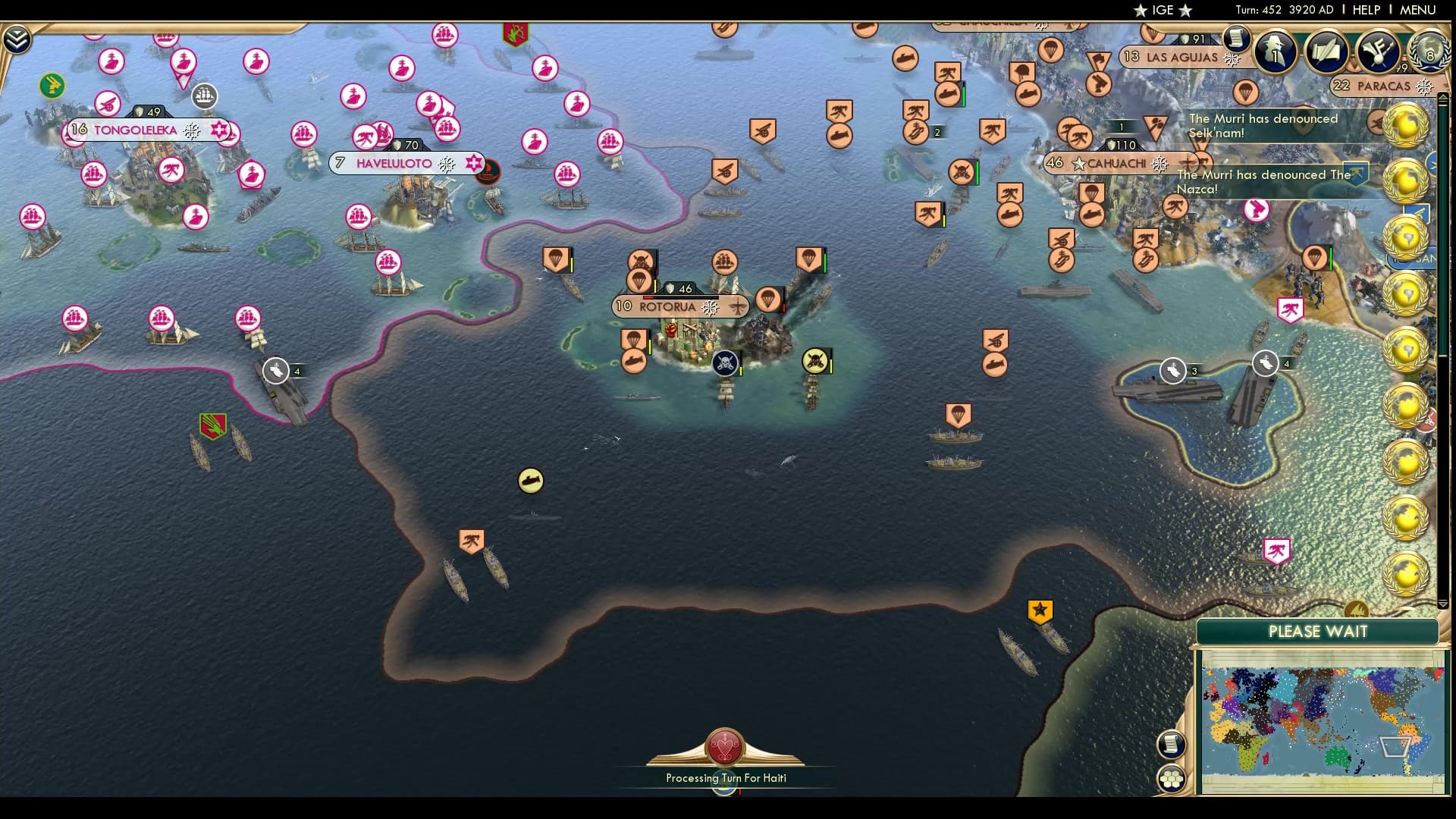Viewport: 1456px width, 819px height.
Task: Select the yellow submarine icon in the ocean
Action: (529, 480)
